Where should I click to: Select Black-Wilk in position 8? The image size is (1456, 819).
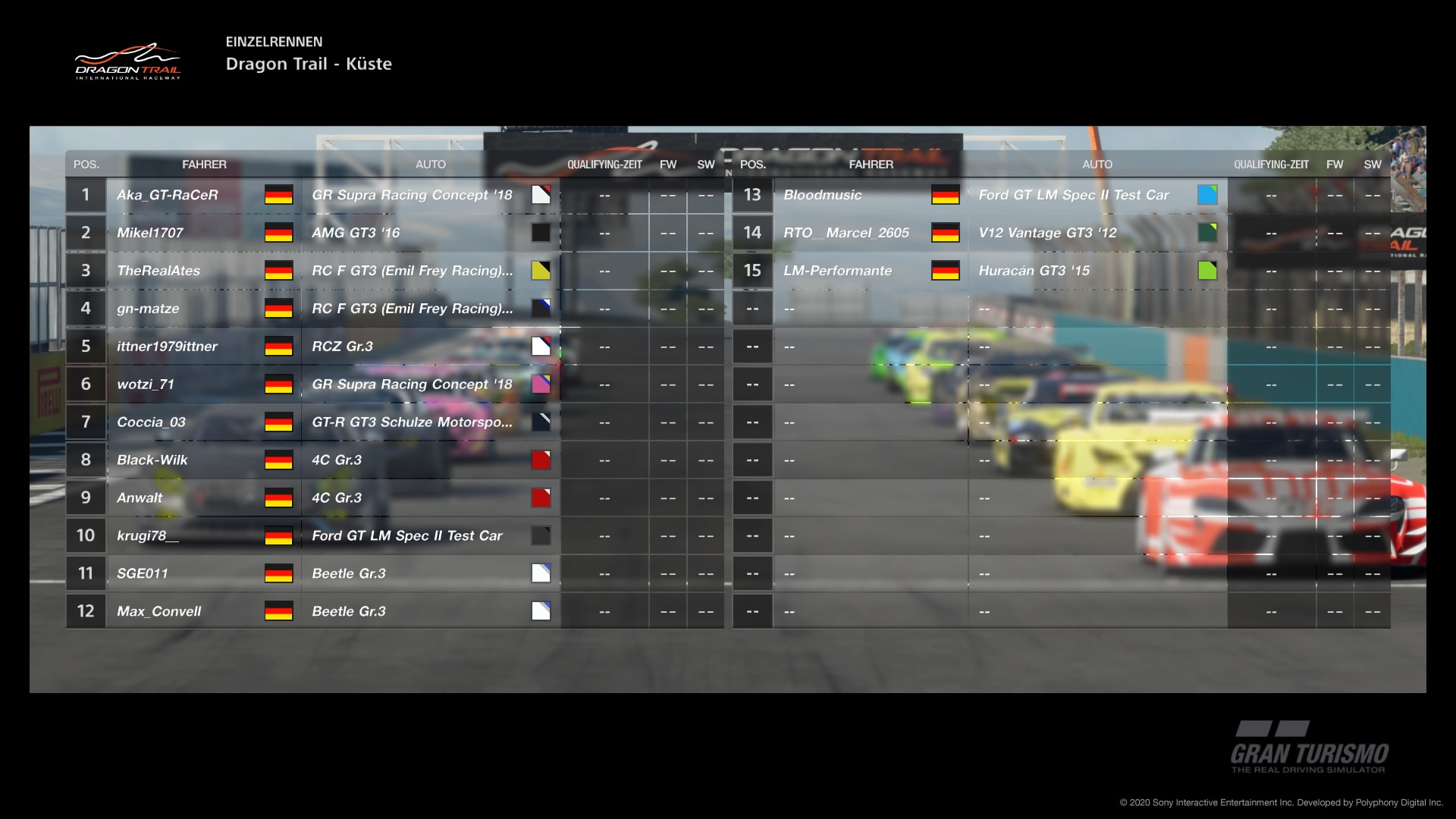coord(152,460)
